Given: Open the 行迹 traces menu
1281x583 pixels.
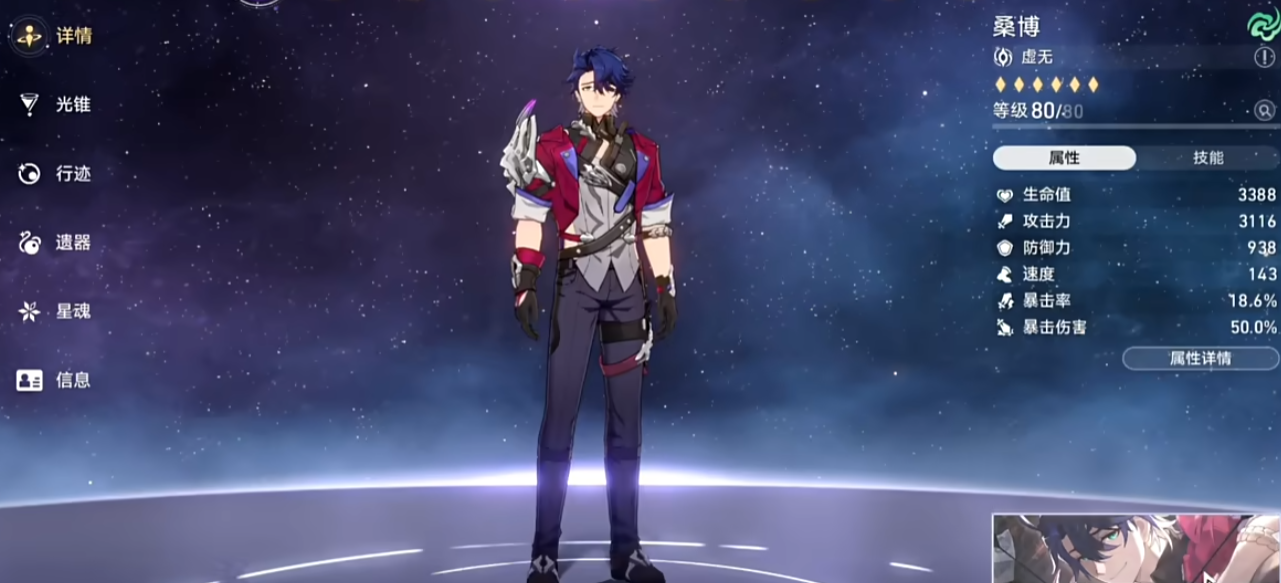Looking at the screenshot, I should [56, 174].
